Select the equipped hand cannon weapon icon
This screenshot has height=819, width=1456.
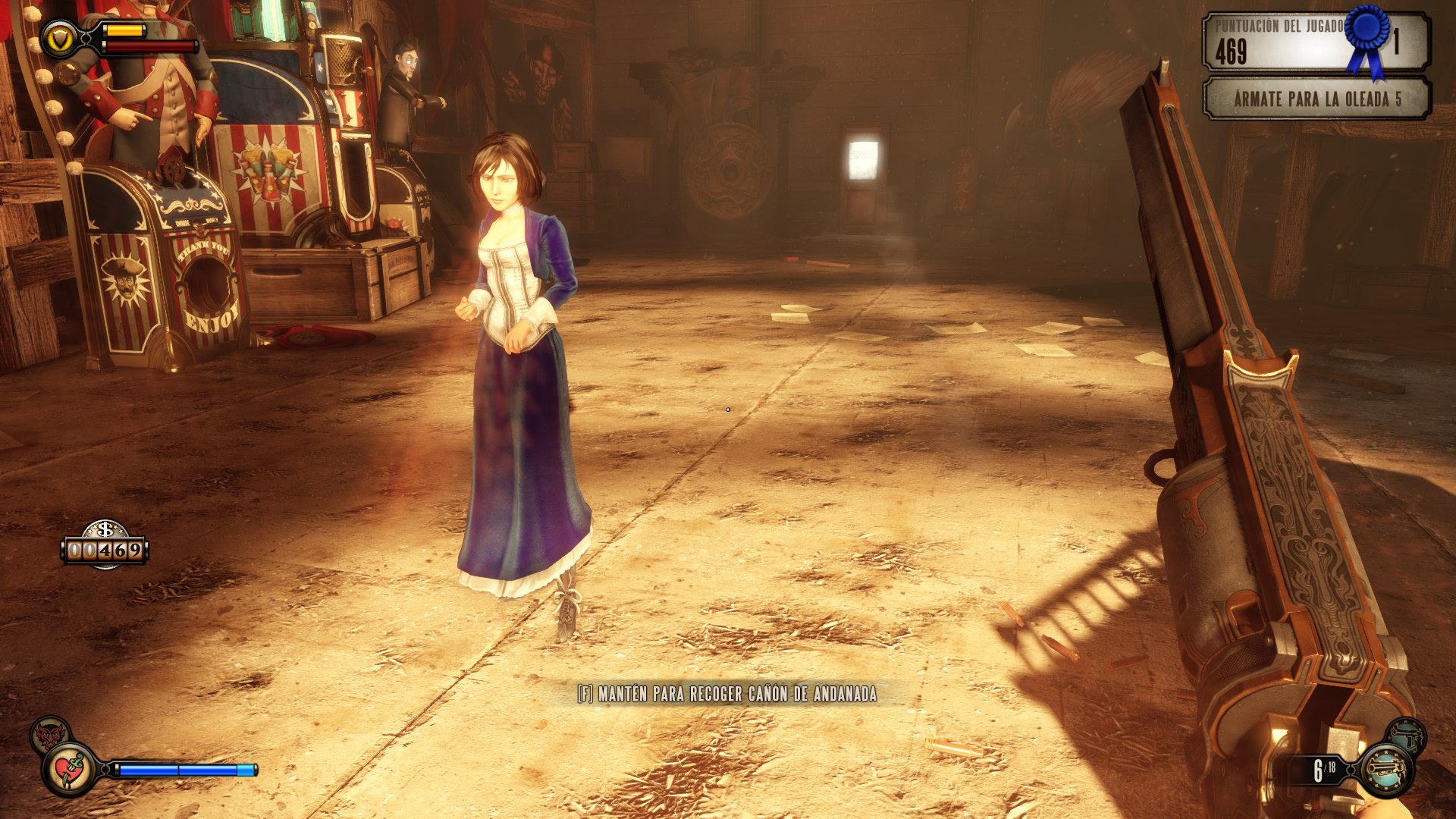[x=1385, y=770]
